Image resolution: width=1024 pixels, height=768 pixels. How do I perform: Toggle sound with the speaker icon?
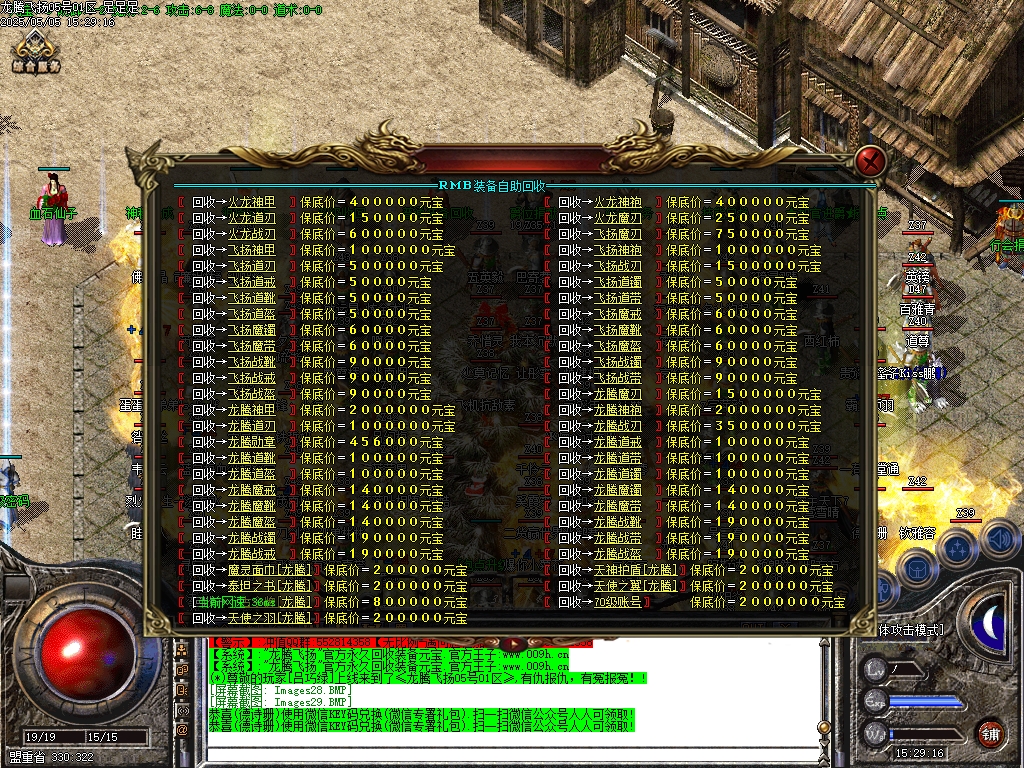click(x=1000, y=540)
